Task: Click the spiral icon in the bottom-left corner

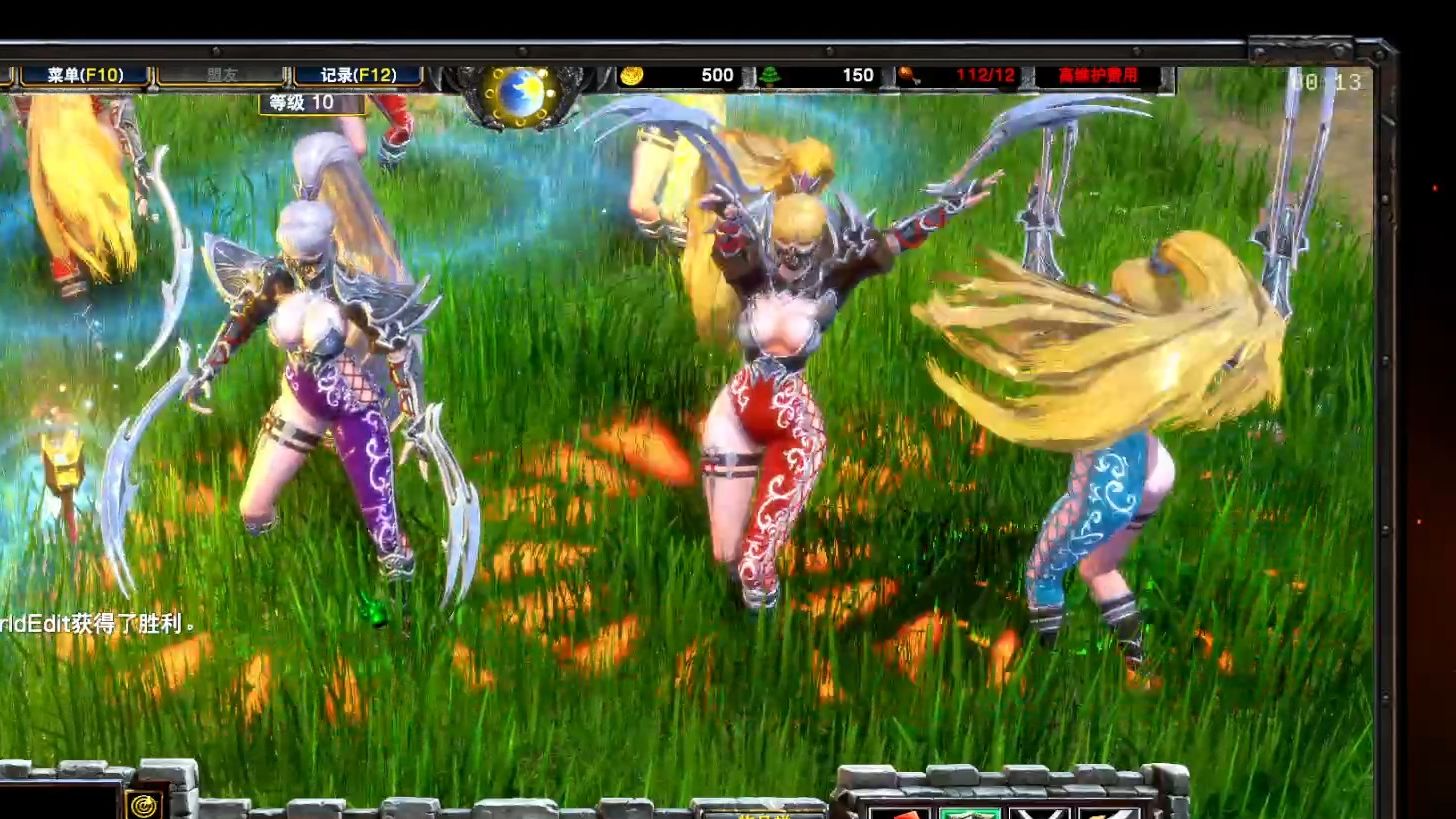Action: coord(144,805)
